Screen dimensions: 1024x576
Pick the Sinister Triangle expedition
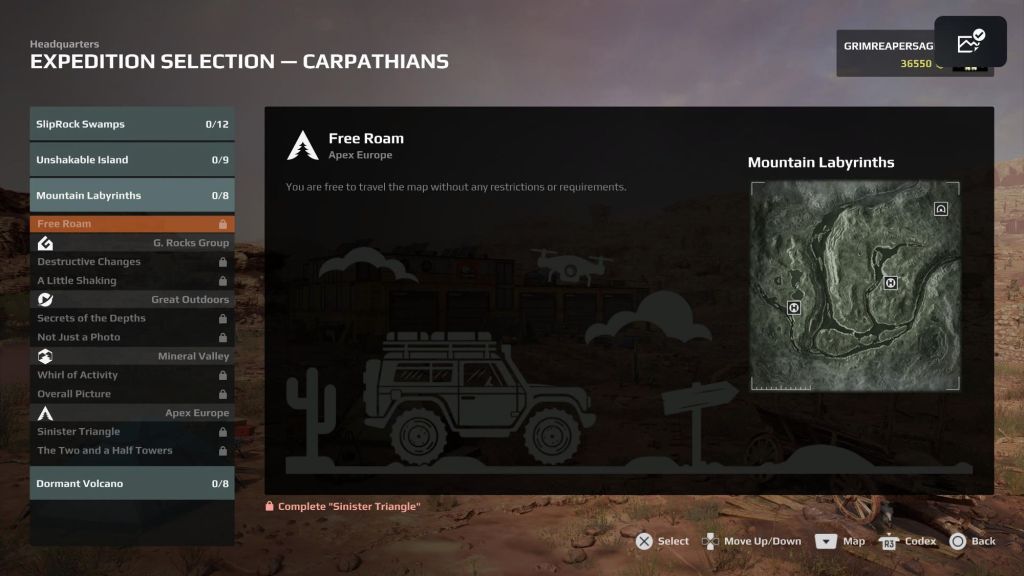132,432
